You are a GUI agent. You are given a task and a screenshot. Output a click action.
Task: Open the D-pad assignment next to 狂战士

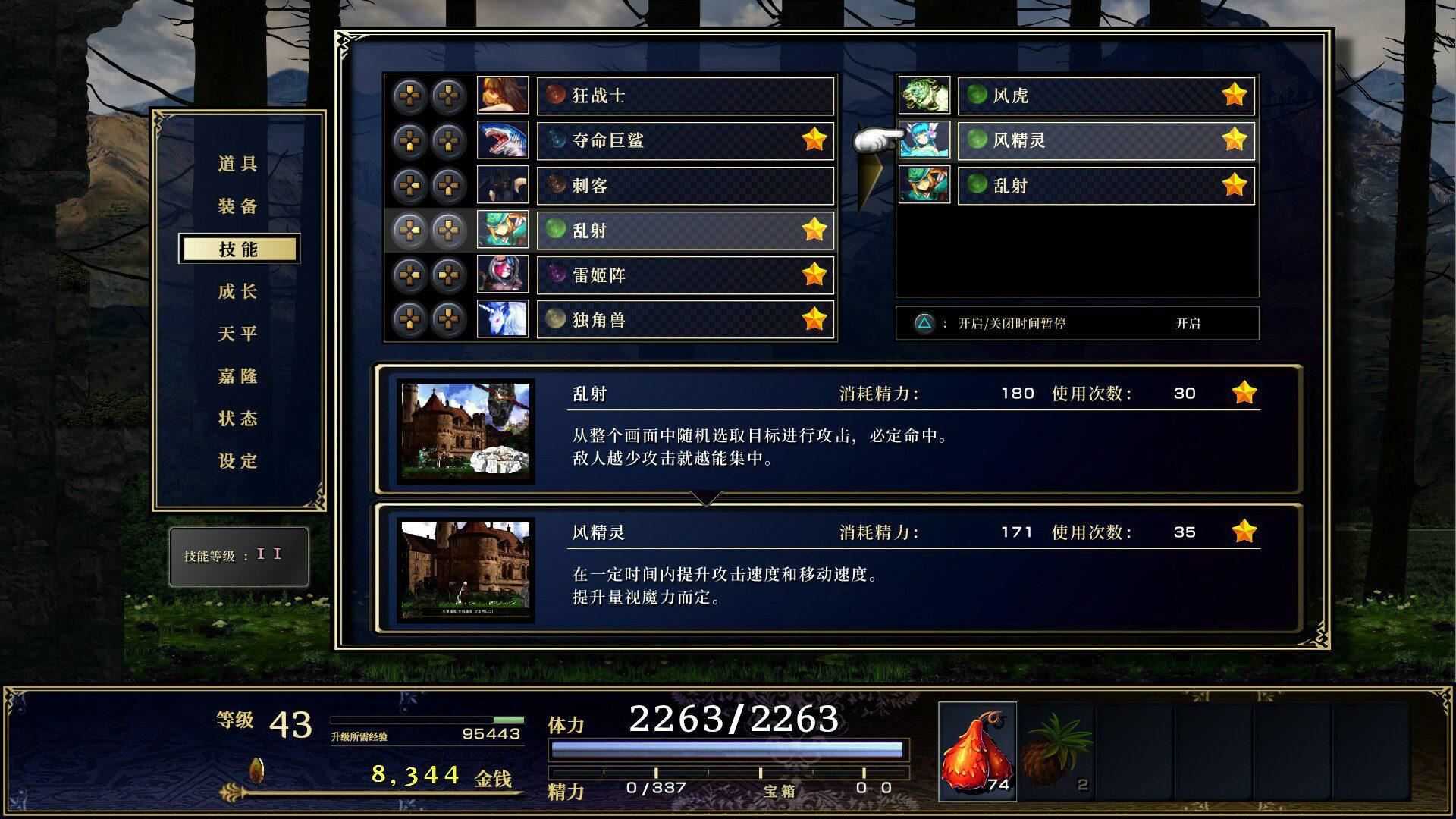click(x=410, y=95)
